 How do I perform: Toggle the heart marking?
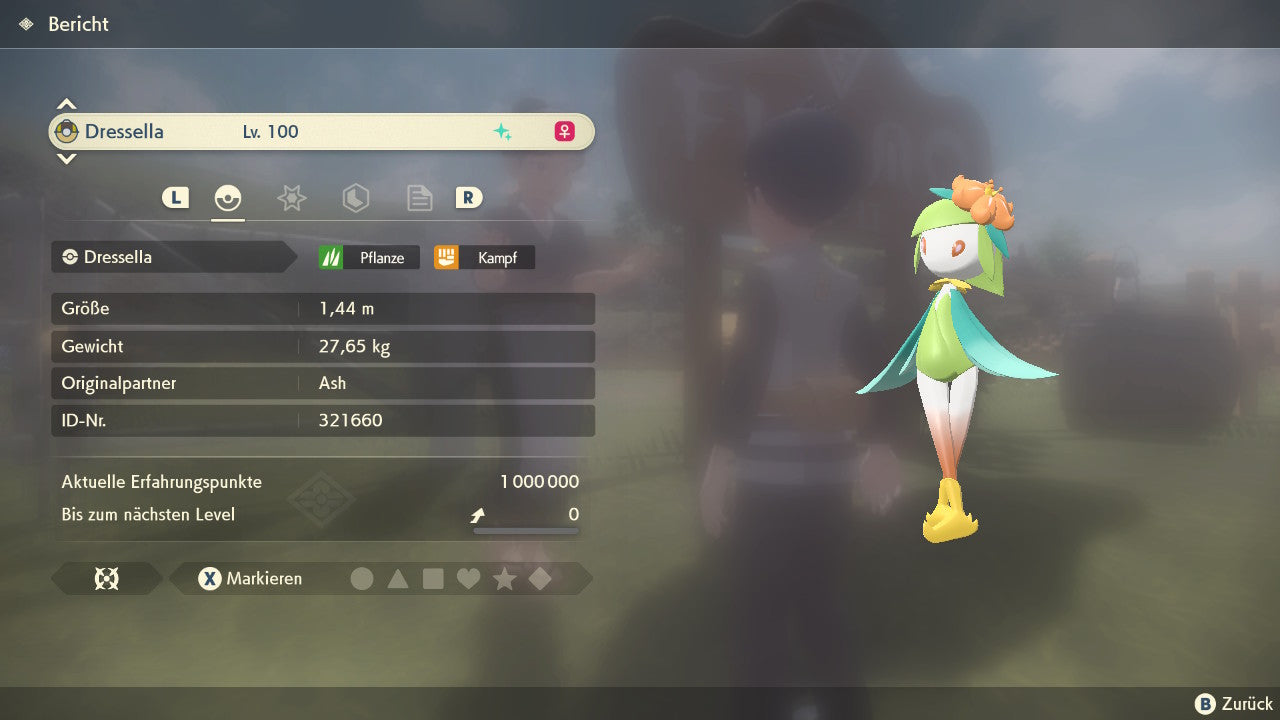point(468,578)
